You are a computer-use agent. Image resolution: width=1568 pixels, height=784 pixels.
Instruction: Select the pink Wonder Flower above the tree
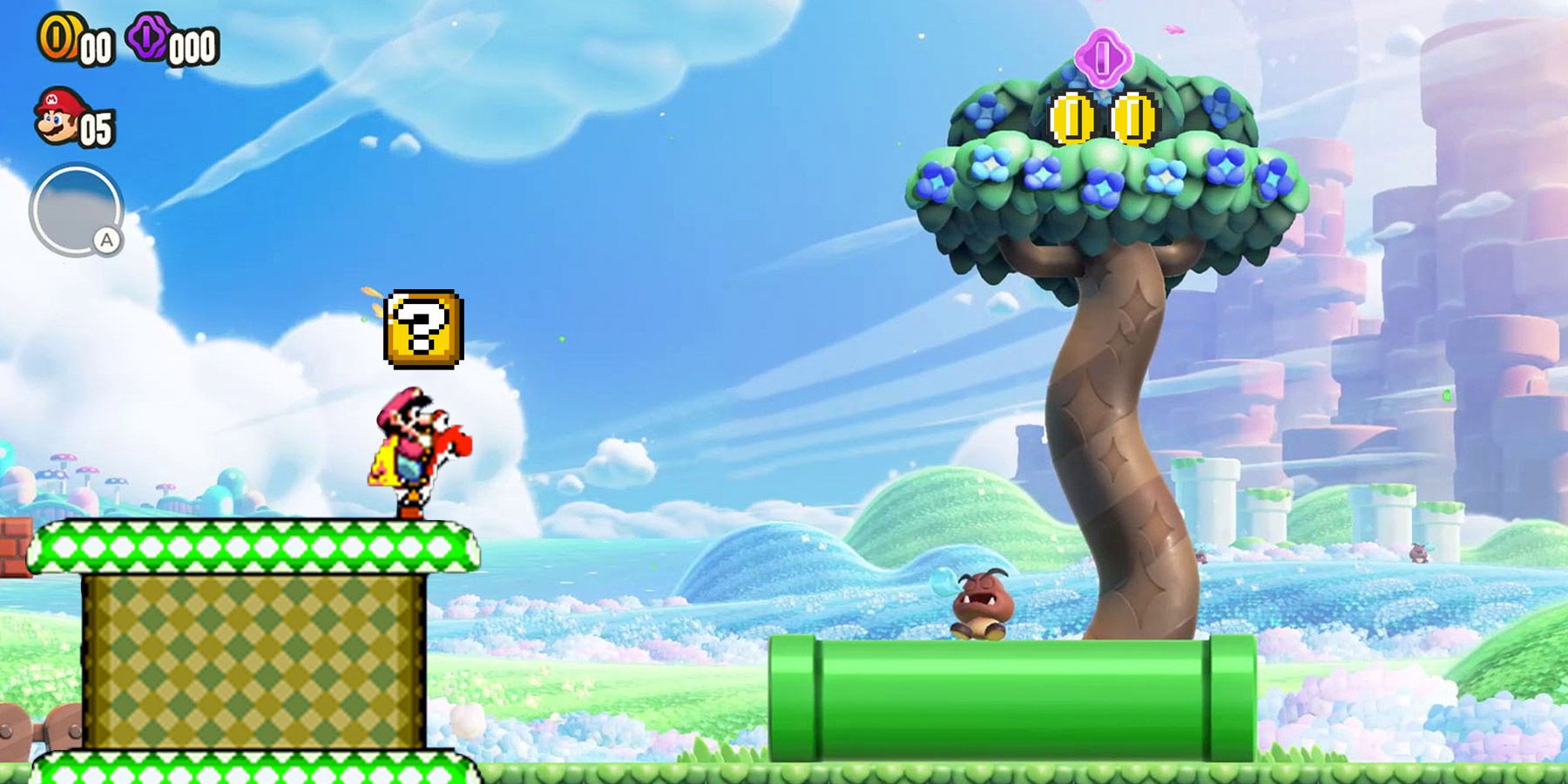pos(1105,59)
